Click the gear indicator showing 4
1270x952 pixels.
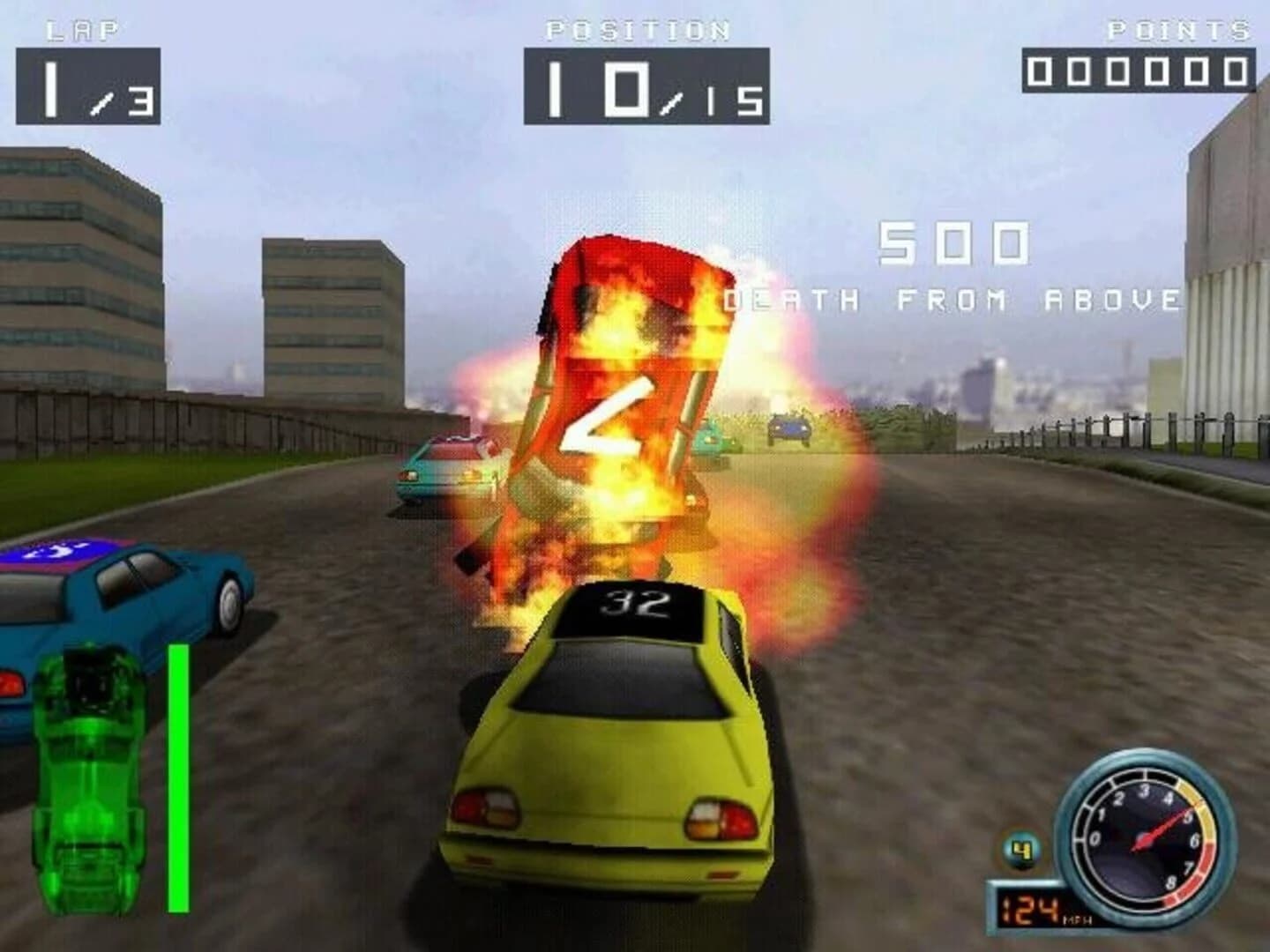coord(1020,848)
